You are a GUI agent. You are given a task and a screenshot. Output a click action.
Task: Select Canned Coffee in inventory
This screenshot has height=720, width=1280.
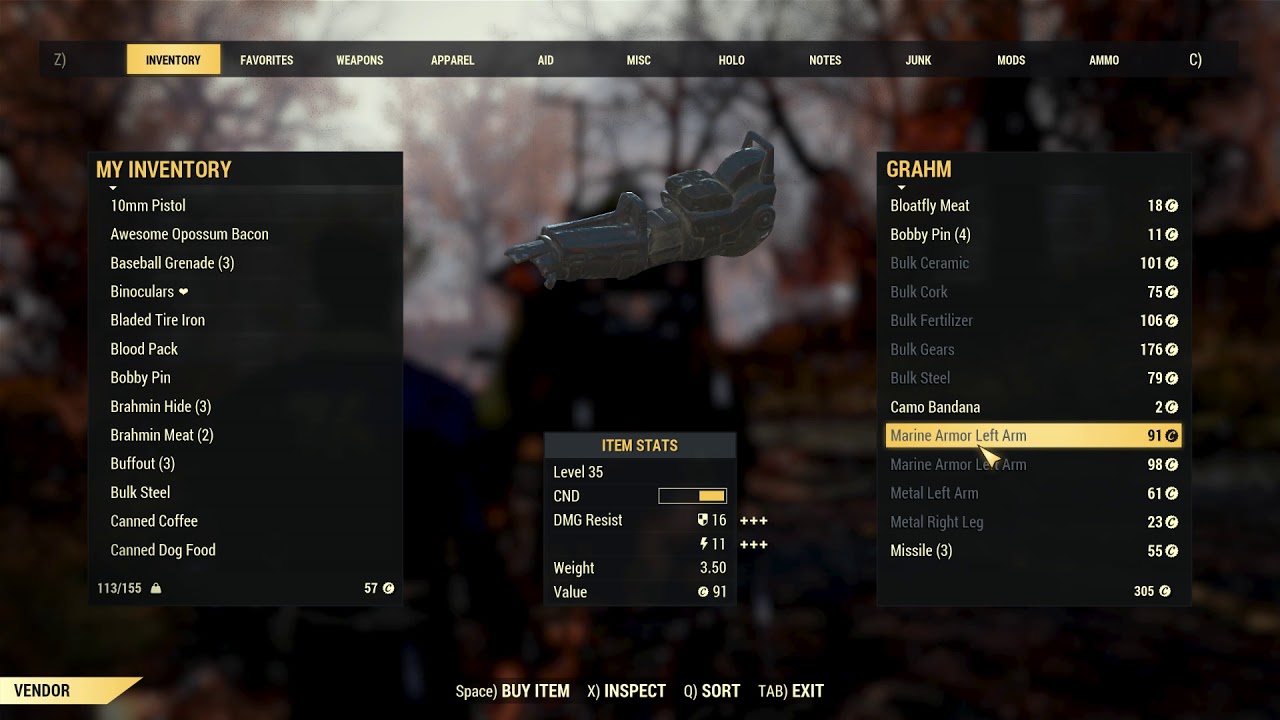154,521
